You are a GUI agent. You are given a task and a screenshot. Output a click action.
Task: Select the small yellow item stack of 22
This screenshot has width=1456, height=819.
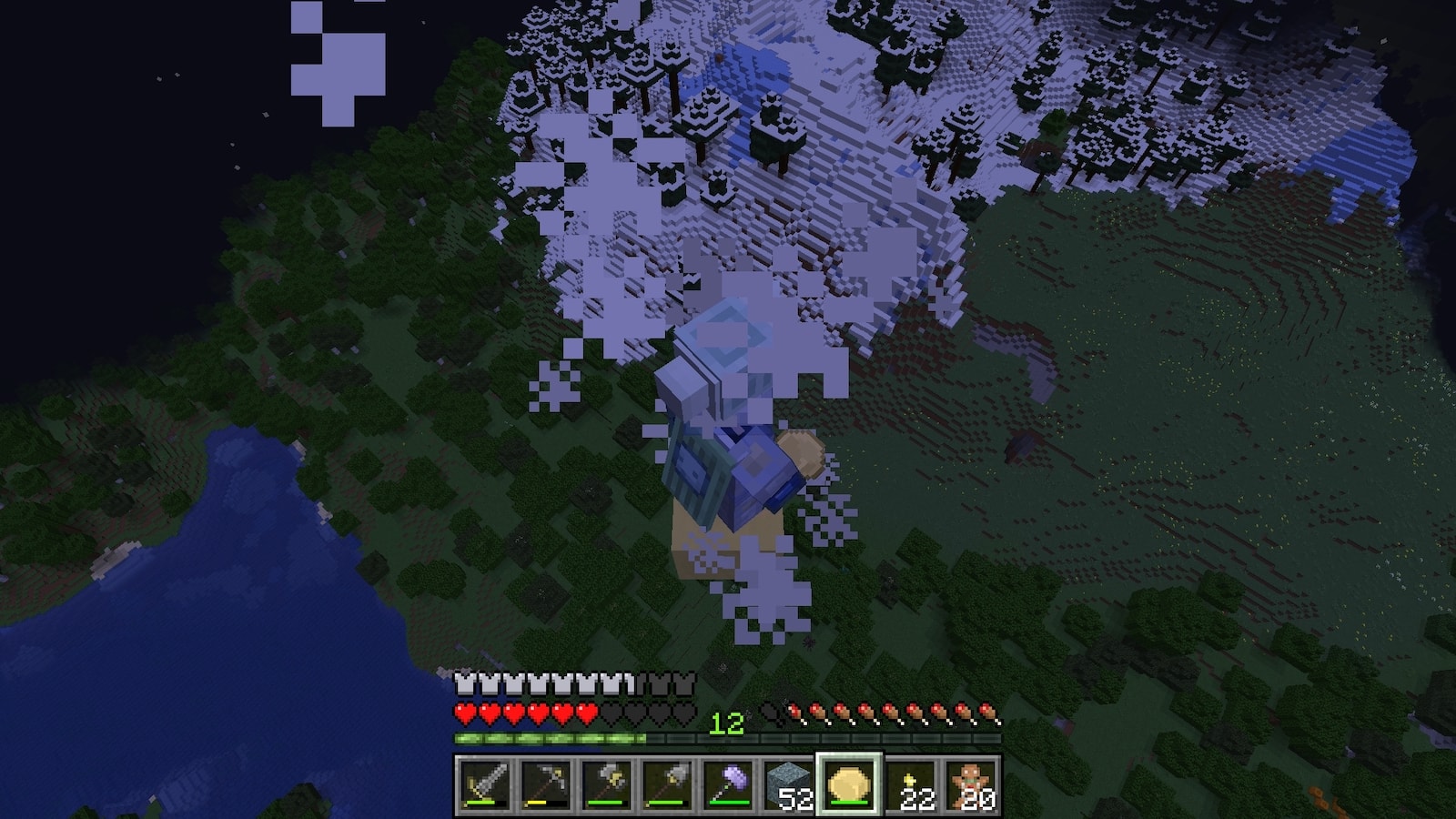(911, 784)
